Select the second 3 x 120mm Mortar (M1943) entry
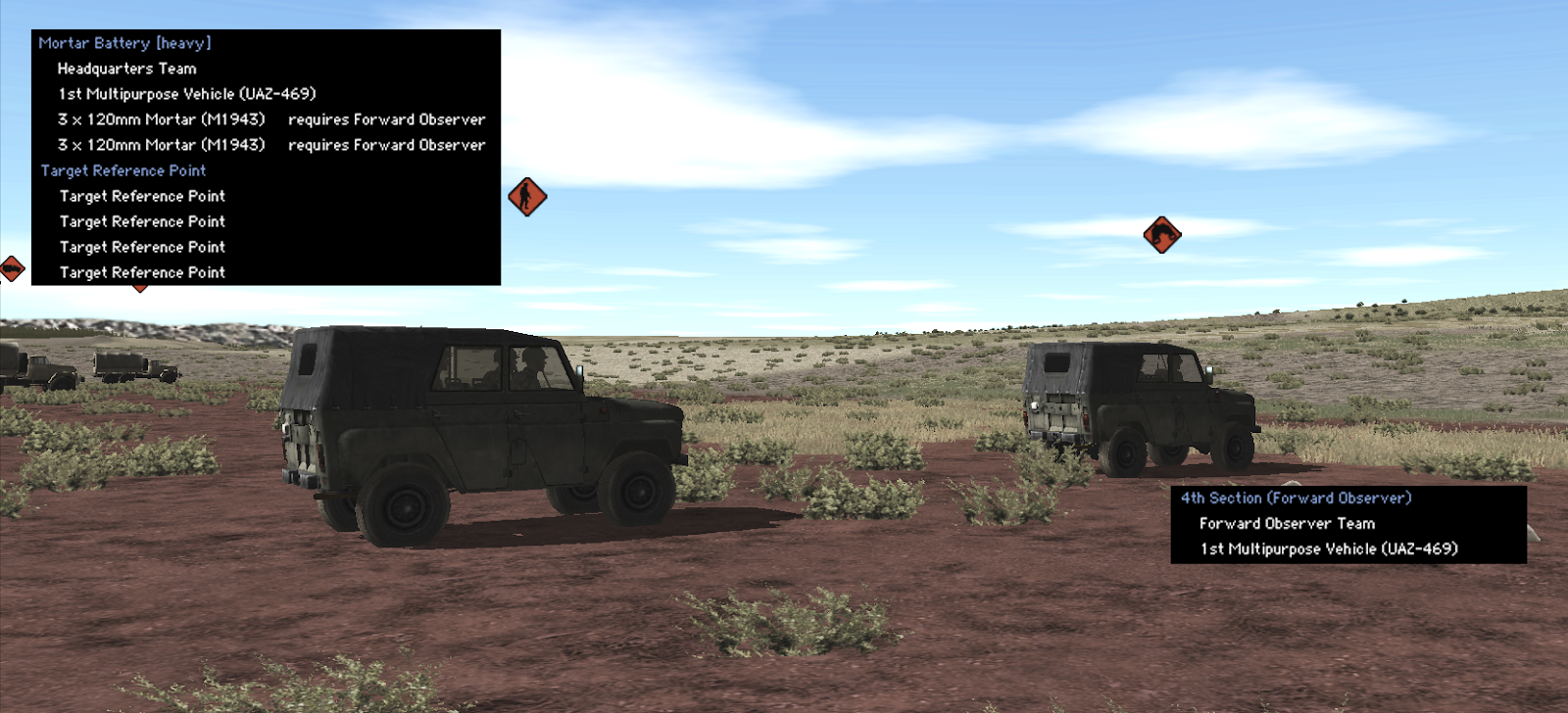The width and height of the screenshot is (1568, 713). pos(162,144)
